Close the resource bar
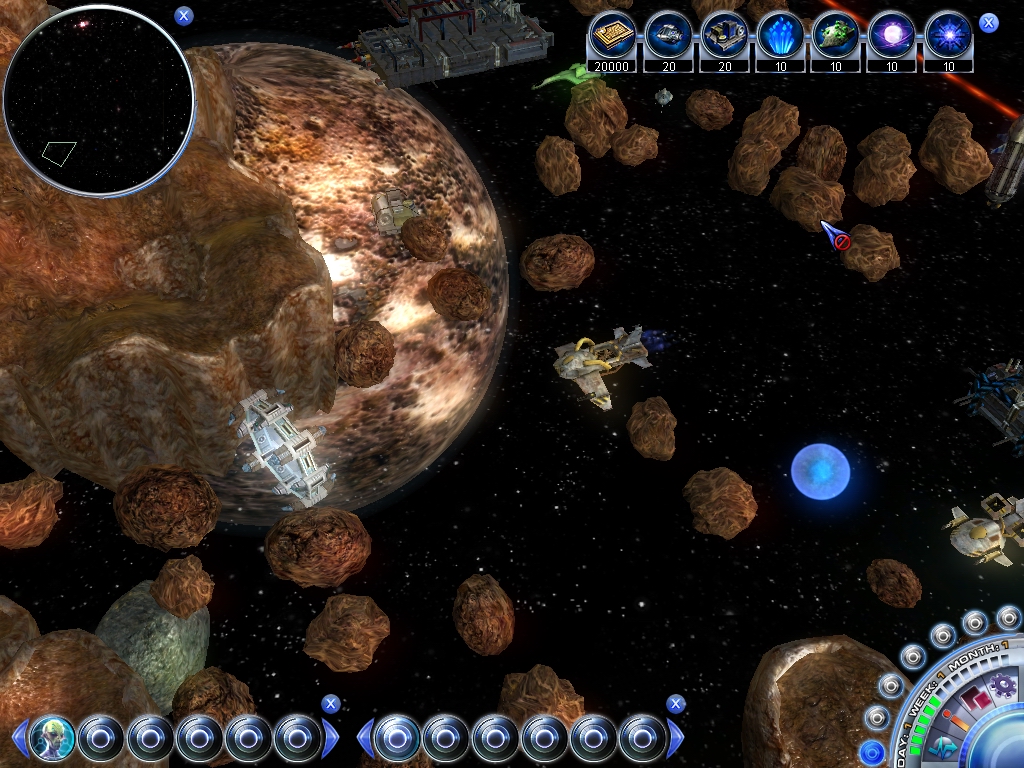1024x768 pixels. coord(988,23)
